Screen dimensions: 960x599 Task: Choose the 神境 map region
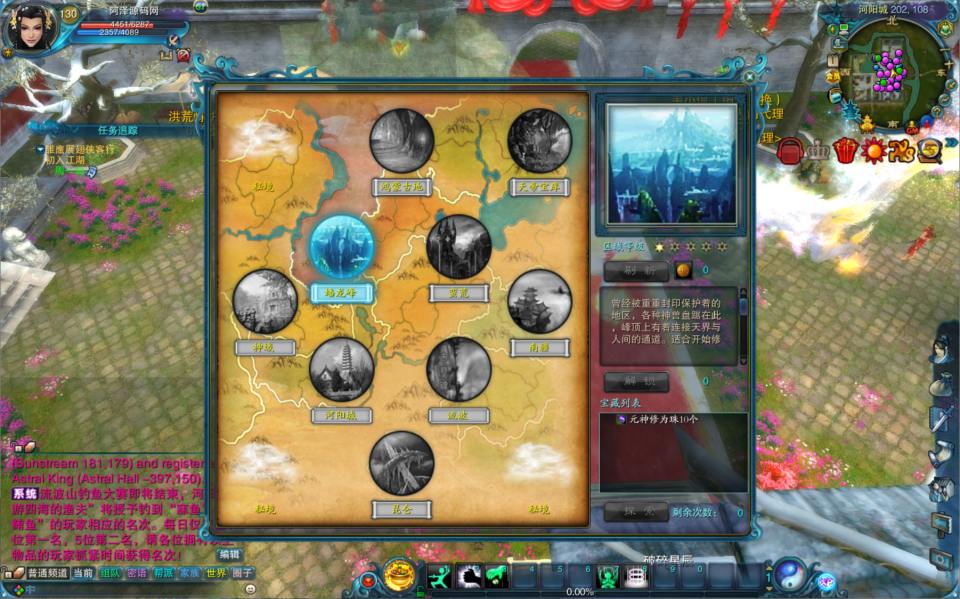pos(265,301)
